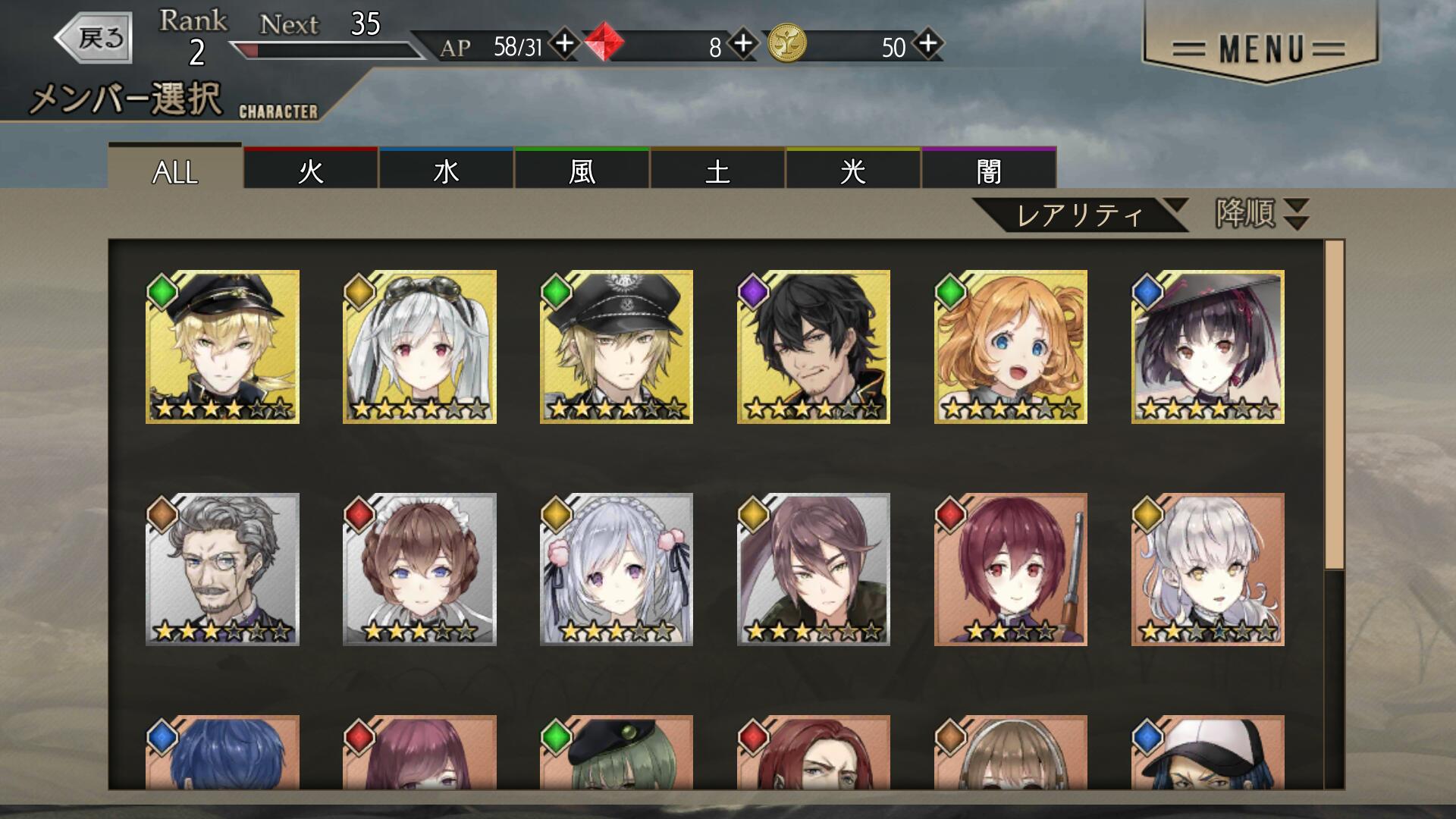Select the red-haired girl with rifle

click(x=1011, y=570)
